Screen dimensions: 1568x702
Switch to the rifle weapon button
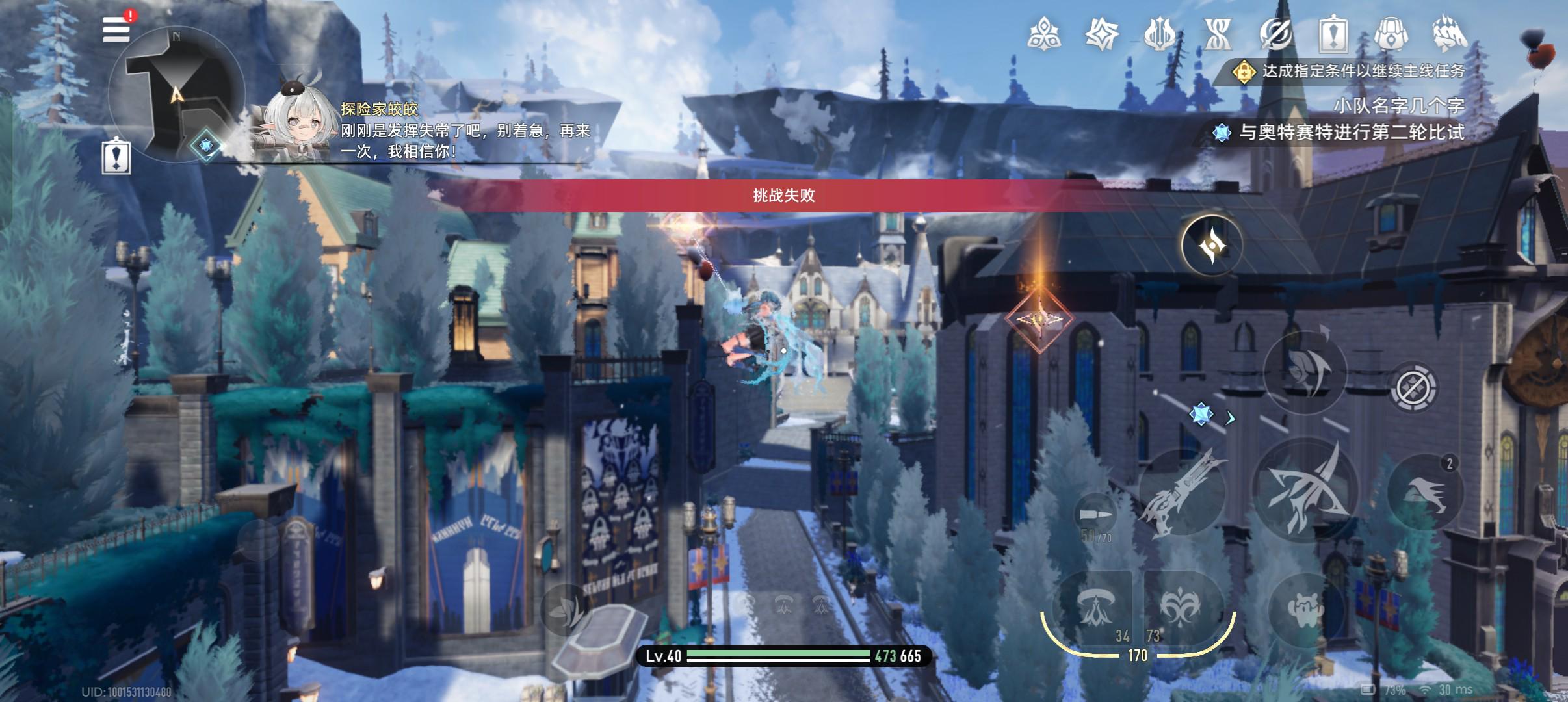1181,493
